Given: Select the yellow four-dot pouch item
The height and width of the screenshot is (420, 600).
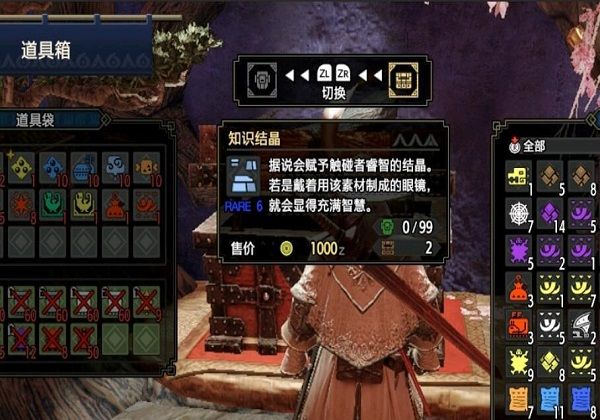Looking at the screenshot, I should tap(21, 166).
